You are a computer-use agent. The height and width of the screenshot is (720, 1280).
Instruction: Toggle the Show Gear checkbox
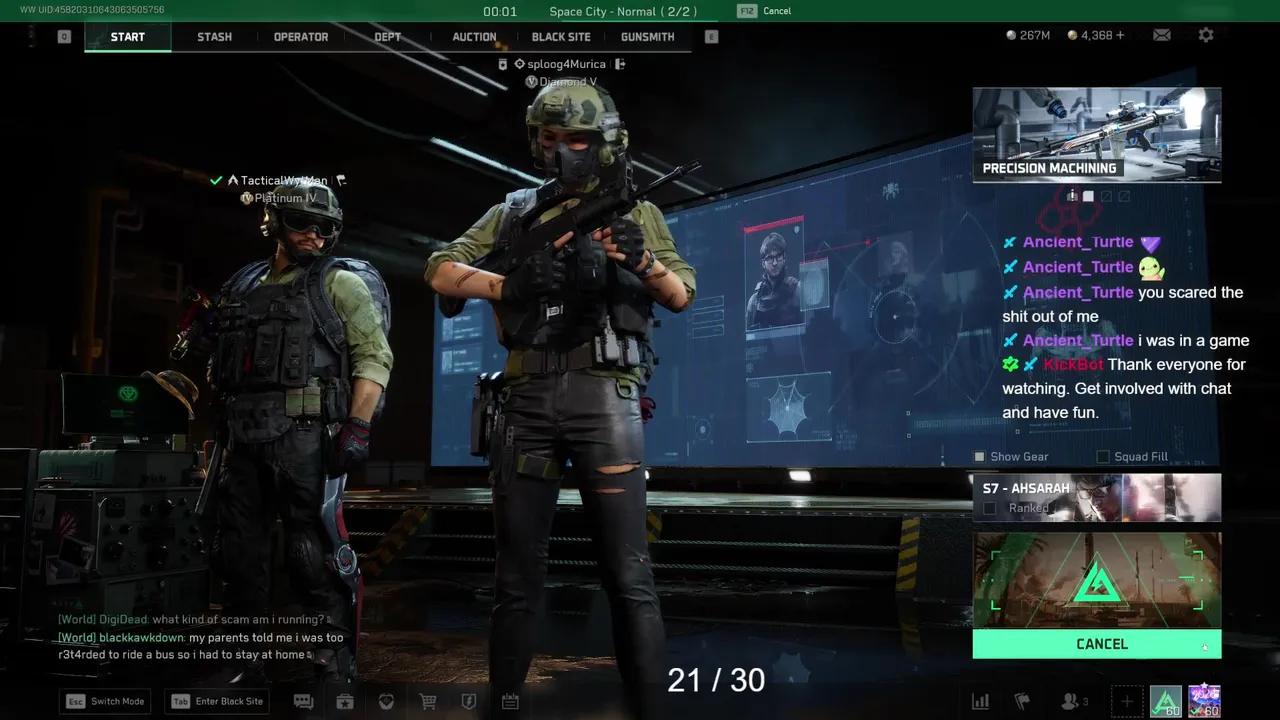pyautogui.click(x=979, y=456)
